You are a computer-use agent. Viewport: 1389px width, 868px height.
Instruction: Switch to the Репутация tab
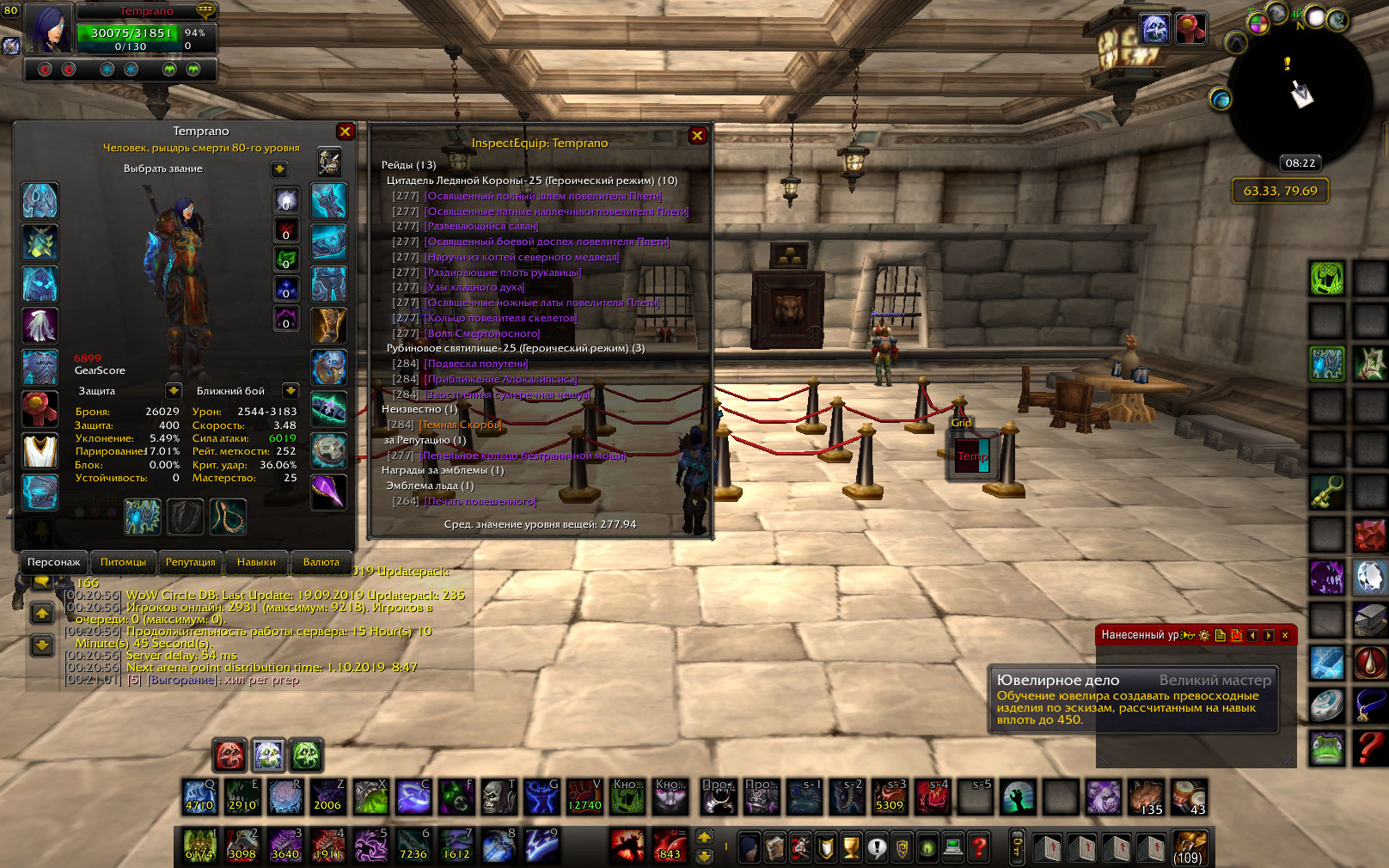click(190, 562)
